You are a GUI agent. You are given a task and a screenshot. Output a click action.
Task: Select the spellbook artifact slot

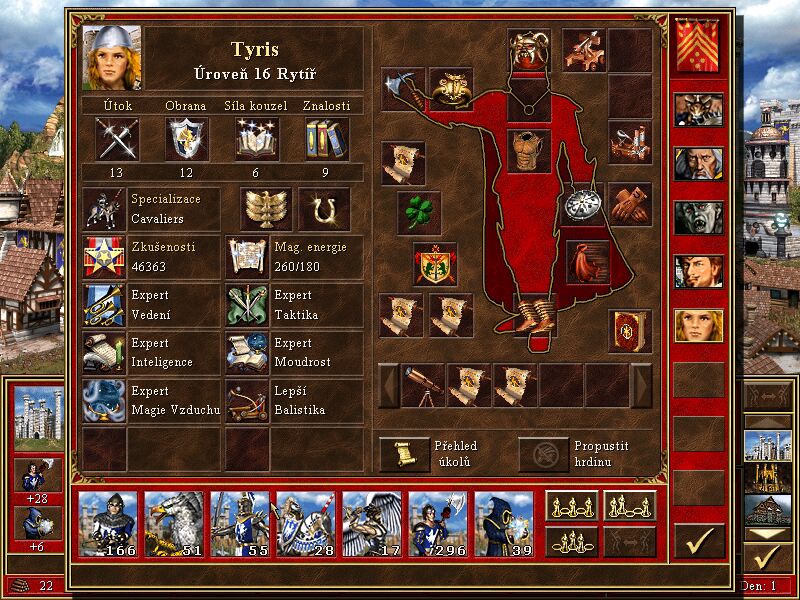(x=630, y=331)
